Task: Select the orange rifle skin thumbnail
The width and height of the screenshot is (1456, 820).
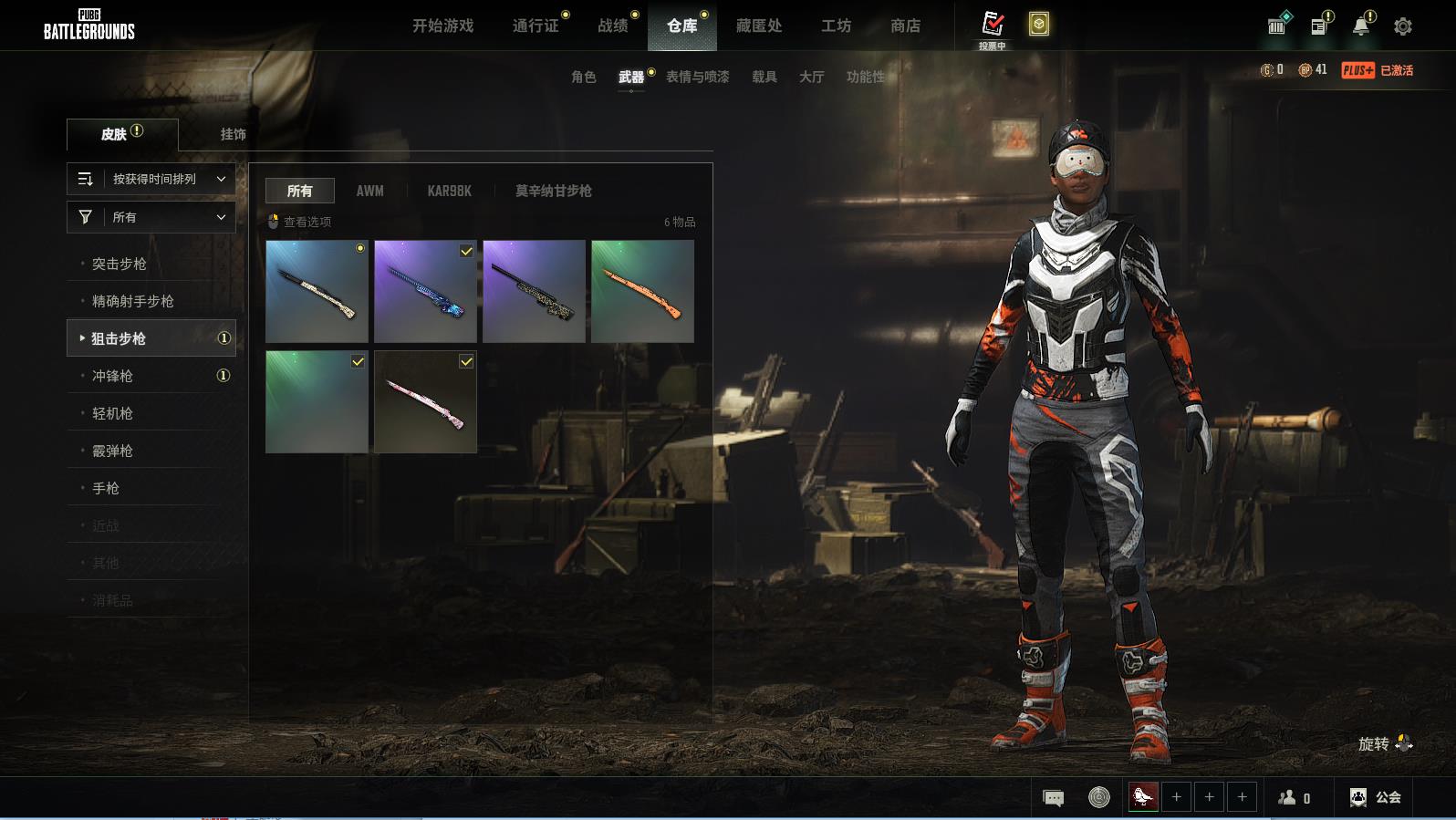Action: (642, 291)
